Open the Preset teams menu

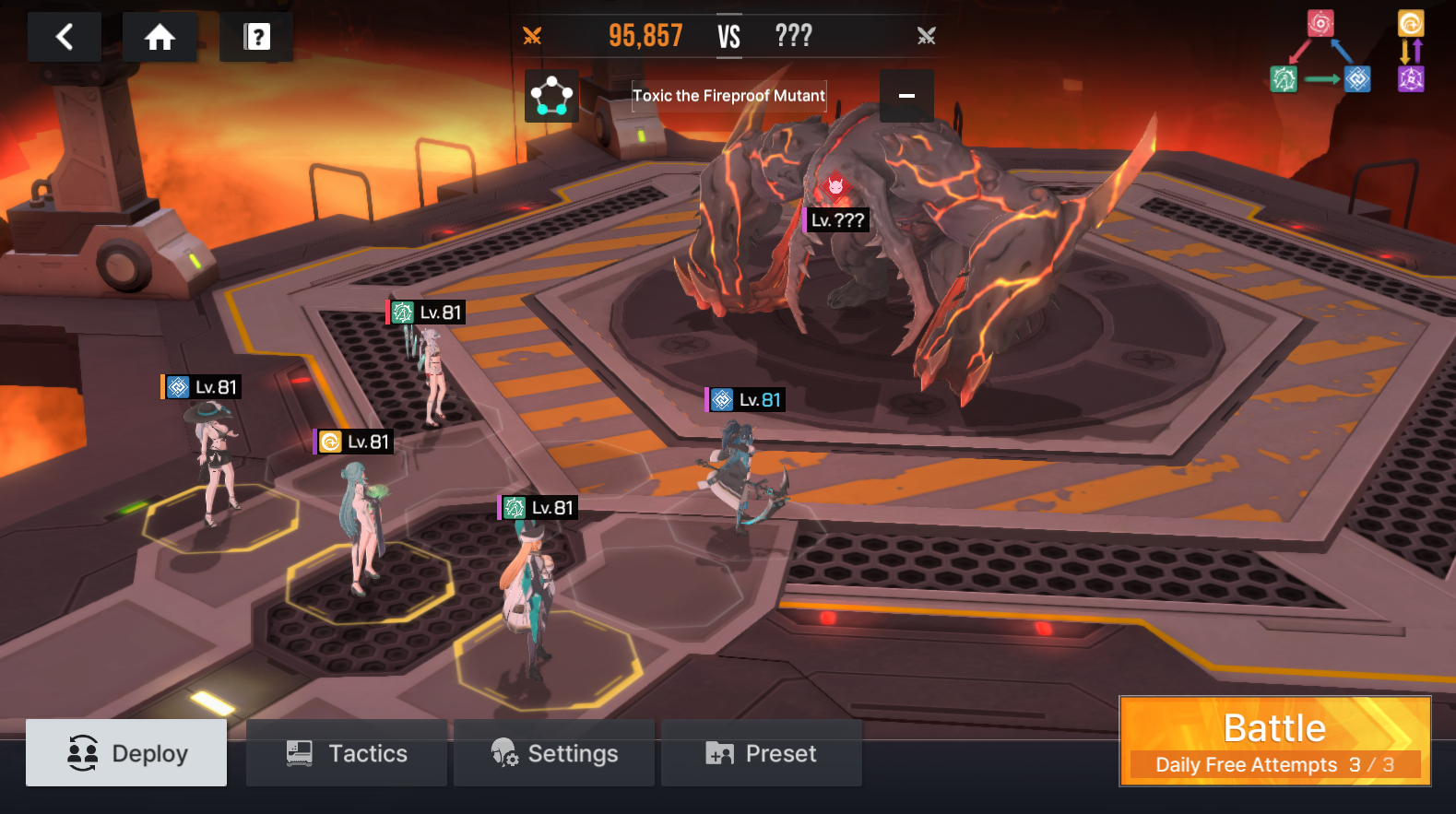[762, 753]
